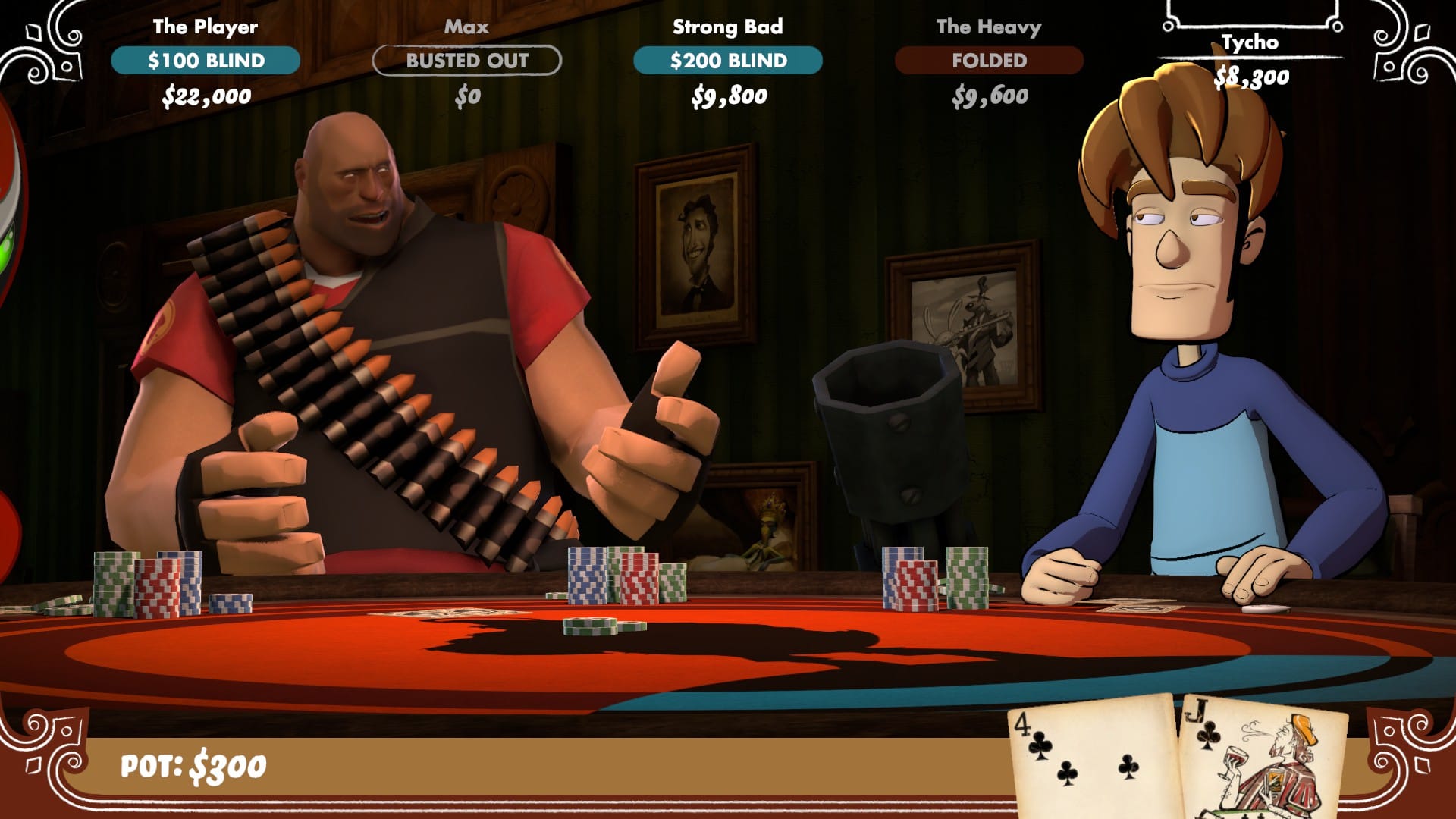Select Strong Bad's $200 blind panel
The width and height of the screenshot is (1456, 819).
click(x=728, y=61)
